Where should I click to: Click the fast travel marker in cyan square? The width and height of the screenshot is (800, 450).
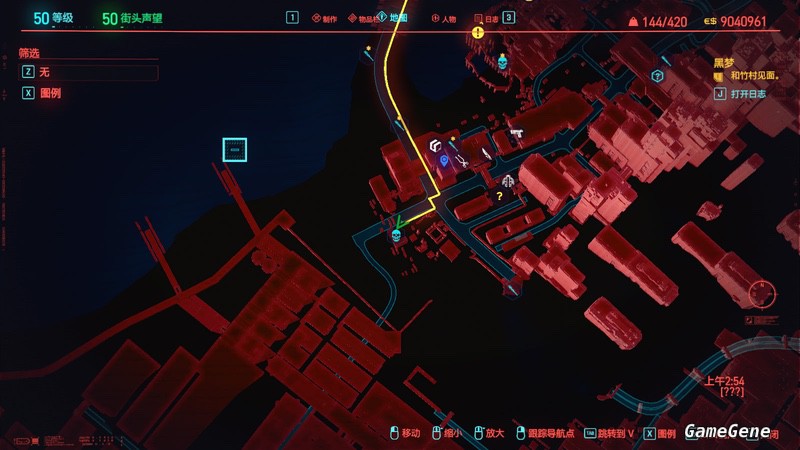(234, 150)
